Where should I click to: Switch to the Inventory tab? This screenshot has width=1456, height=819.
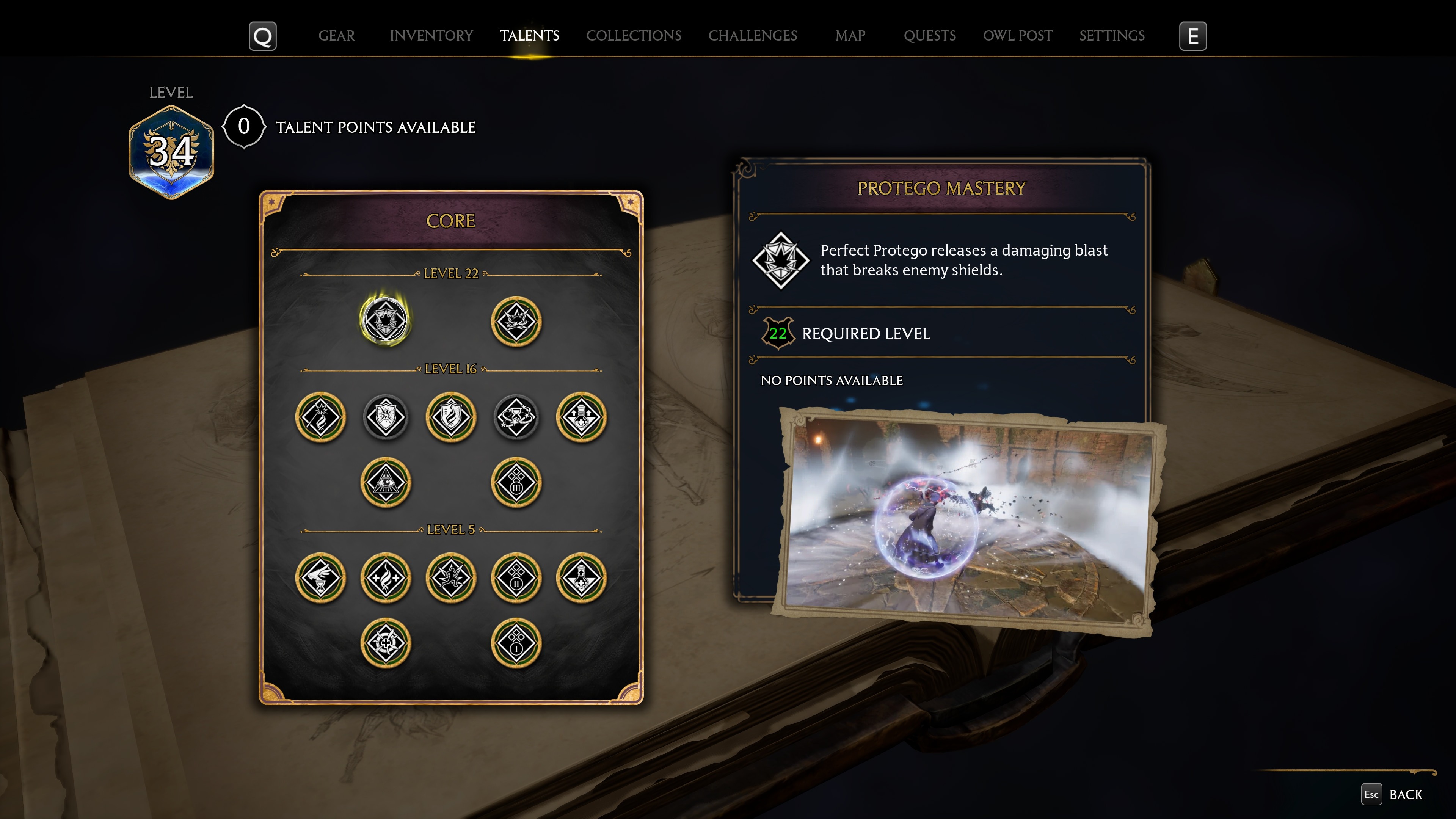tap(431, 36)
